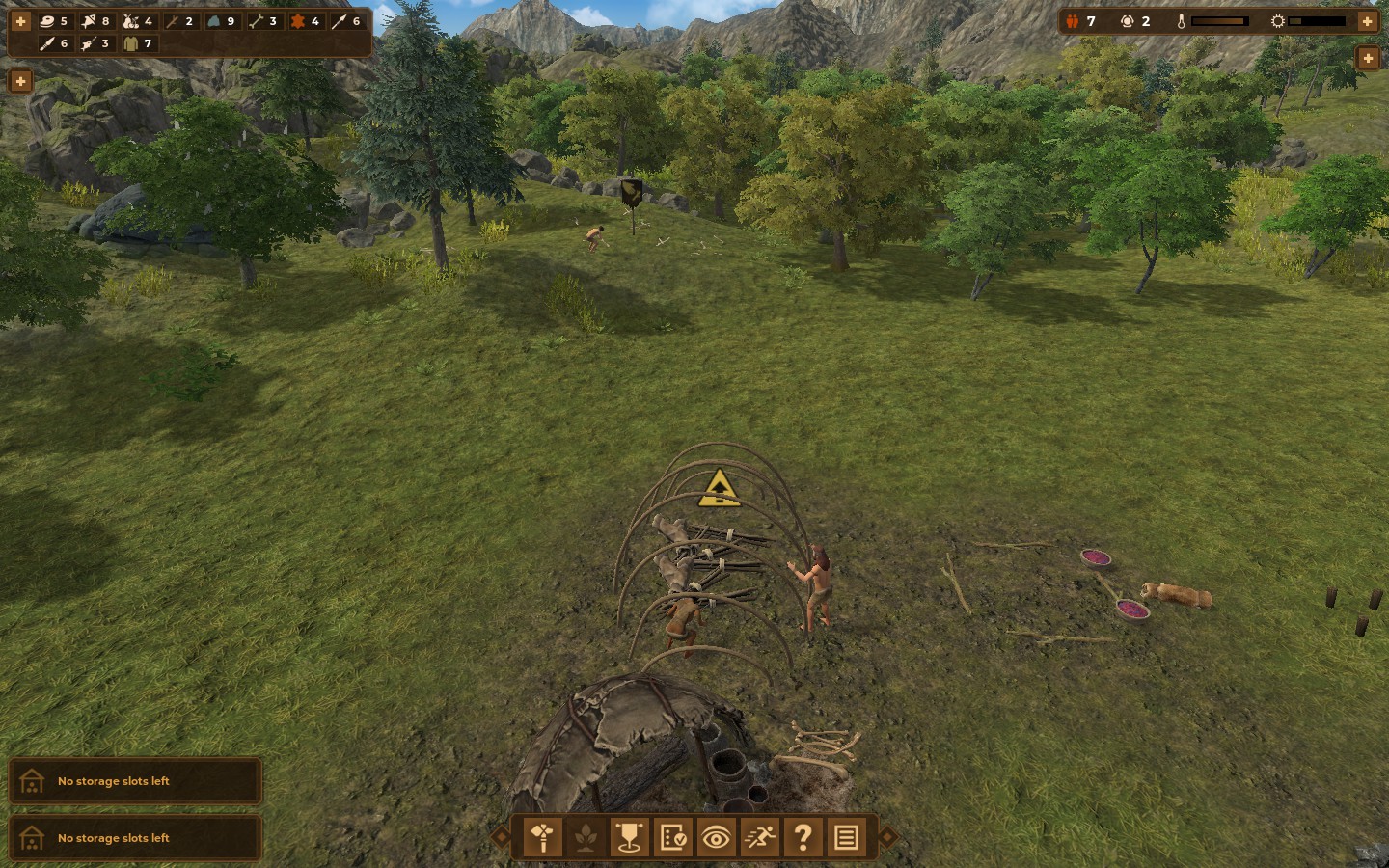1389x868 pixels.
Task: Click the diamond arrow left of the toolbar
Action: coord(501,837)
